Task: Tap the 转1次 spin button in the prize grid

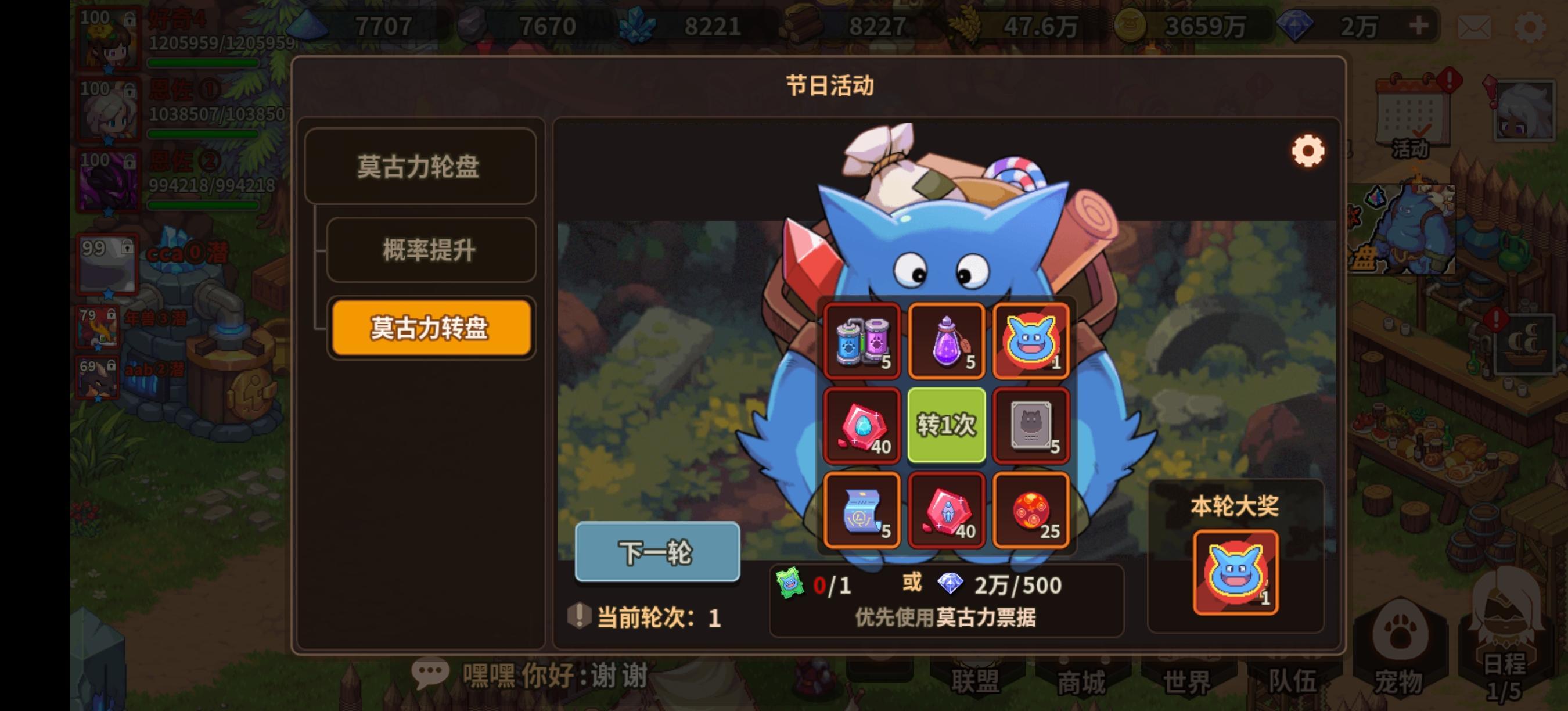Action: (x=947, y=425)
